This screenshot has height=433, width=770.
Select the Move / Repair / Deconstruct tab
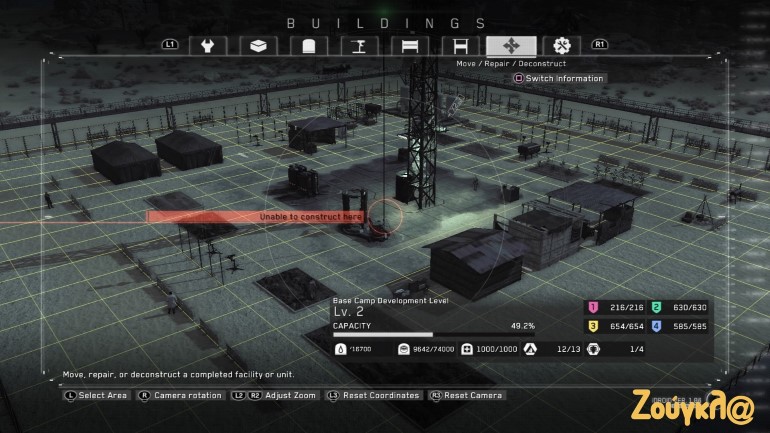[511, 45]
